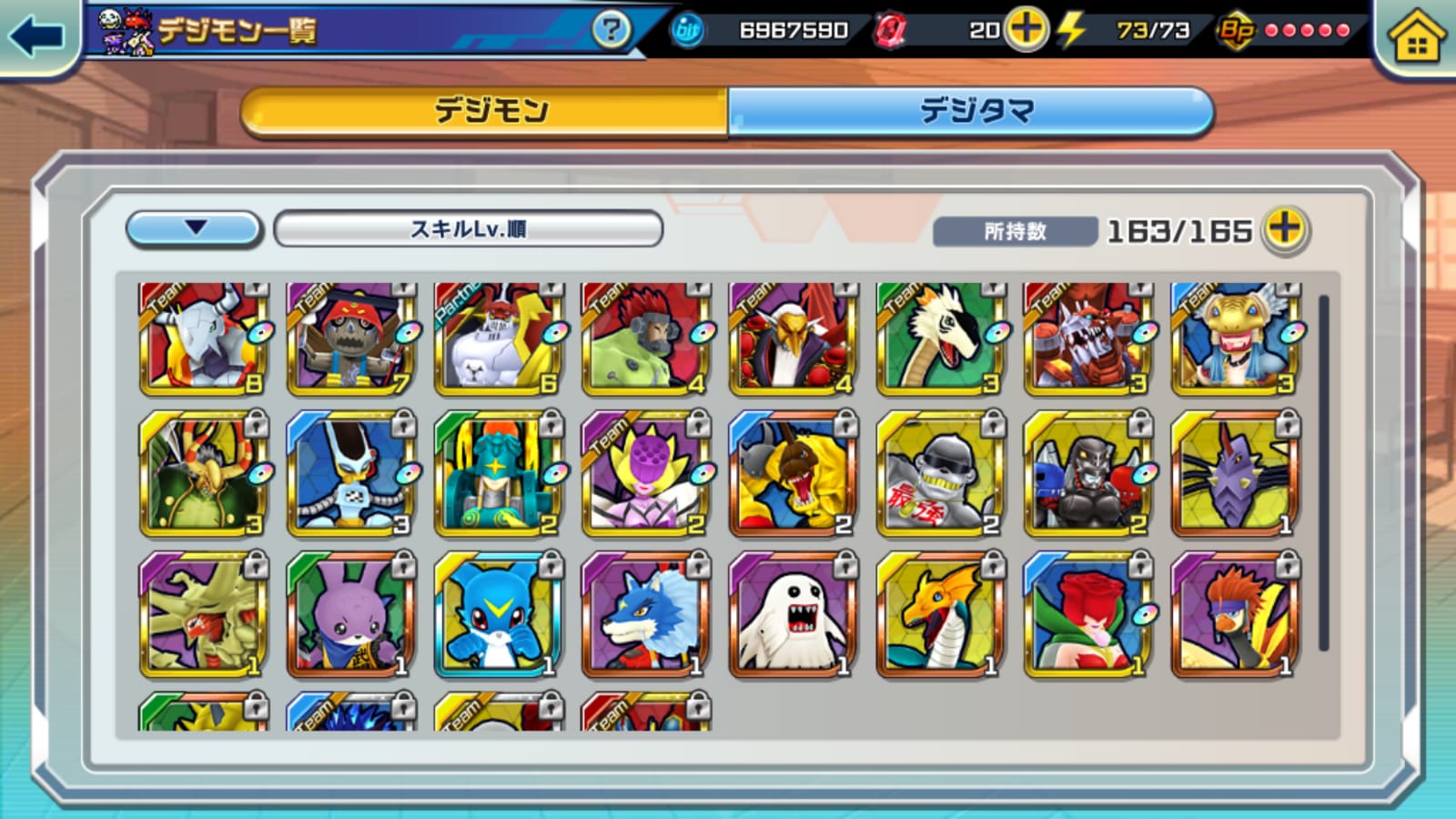Pick the Partner-tagged white Digimon
This screenshot has width=1456, height=819.
pos(499,339)
